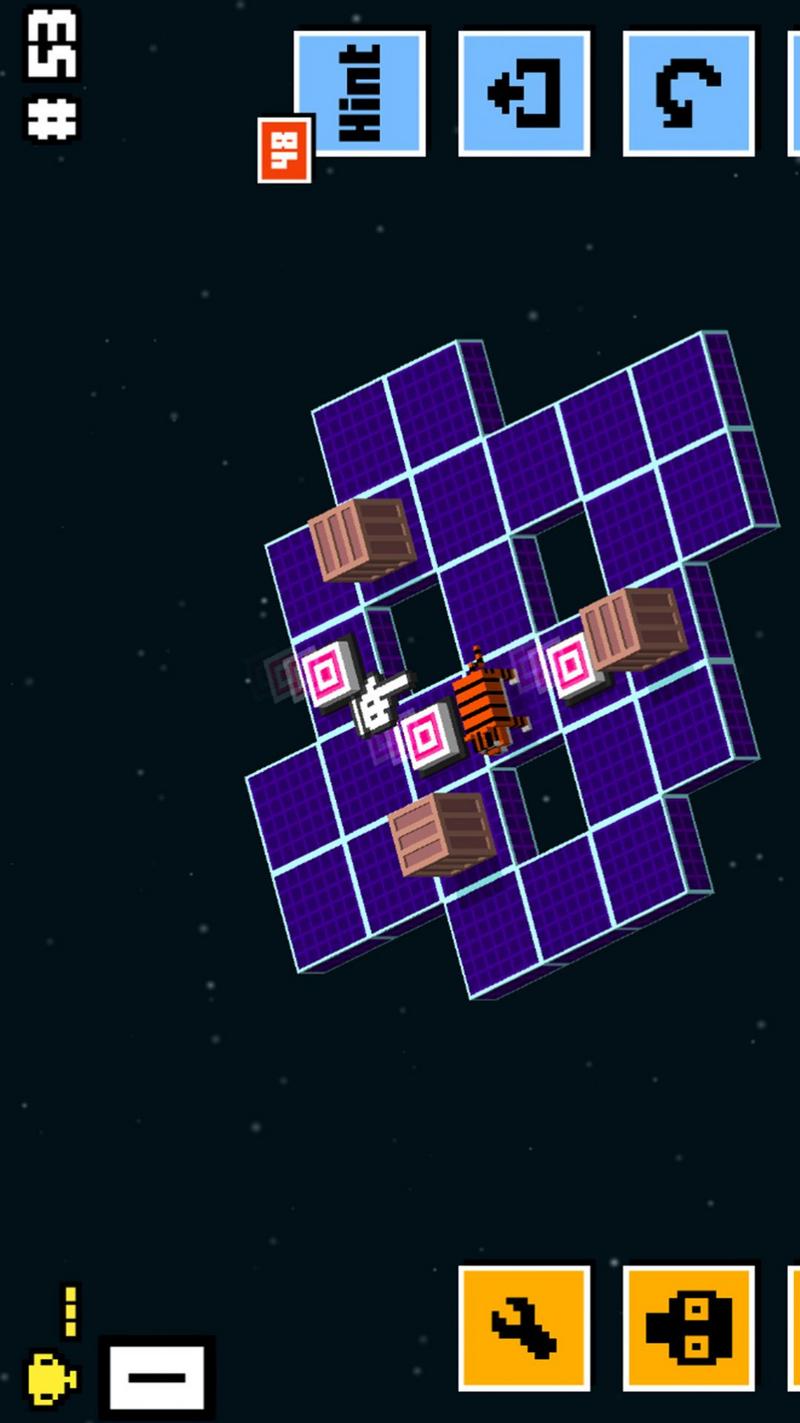Undo the last move with curved arrow
Image resolution: width=800 pixels, height=1423 pixels.
(x=688, y=93)
